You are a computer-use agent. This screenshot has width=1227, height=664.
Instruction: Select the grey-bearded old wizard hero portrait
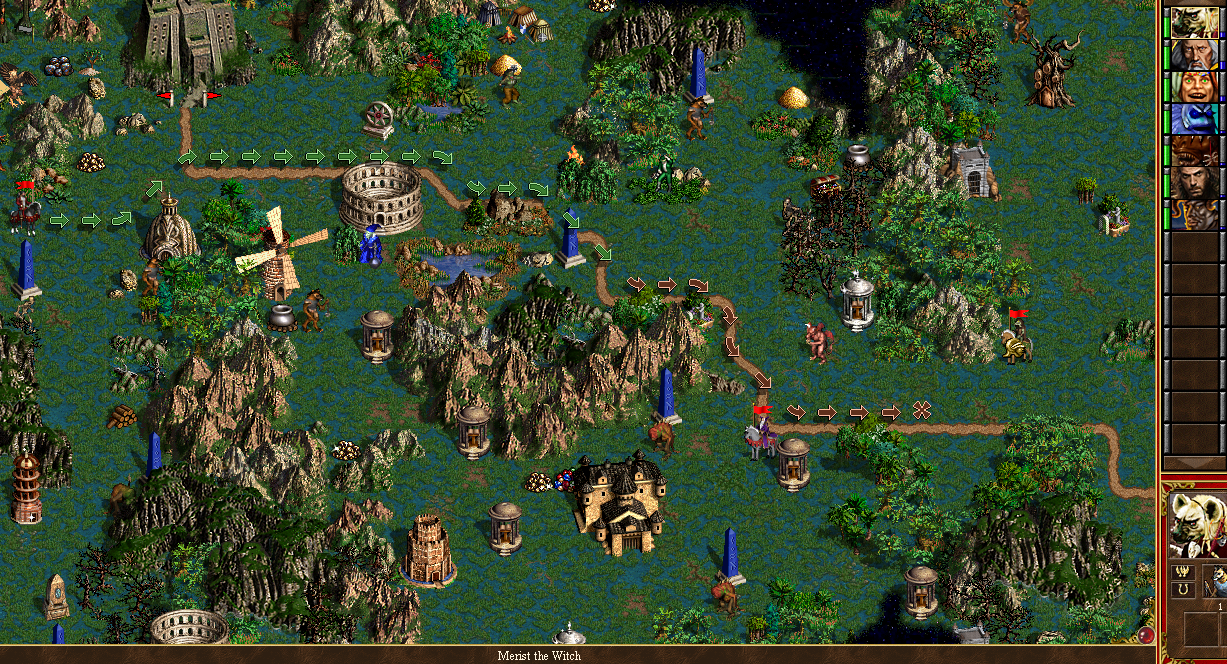click(x=1193, y=54)
